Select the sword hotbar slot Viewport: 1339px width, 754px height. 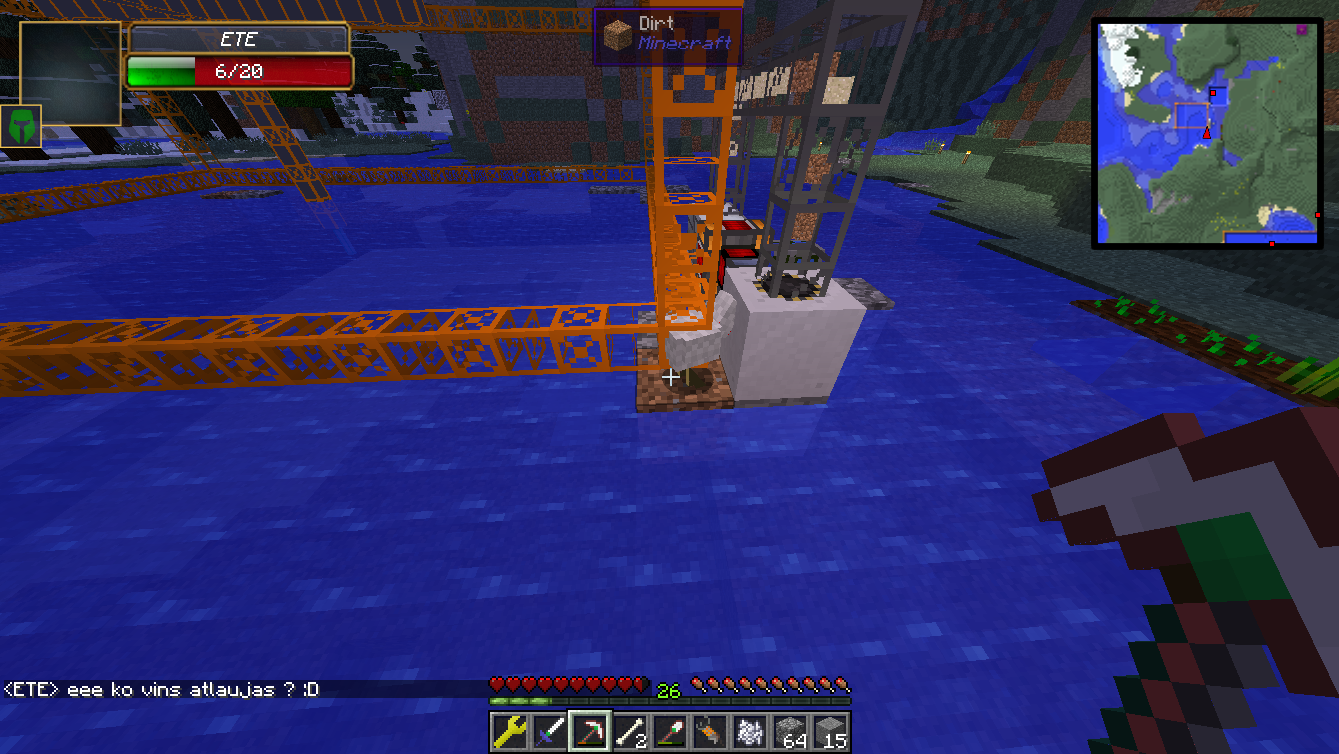pyautogui.click(x=549, y=732)
